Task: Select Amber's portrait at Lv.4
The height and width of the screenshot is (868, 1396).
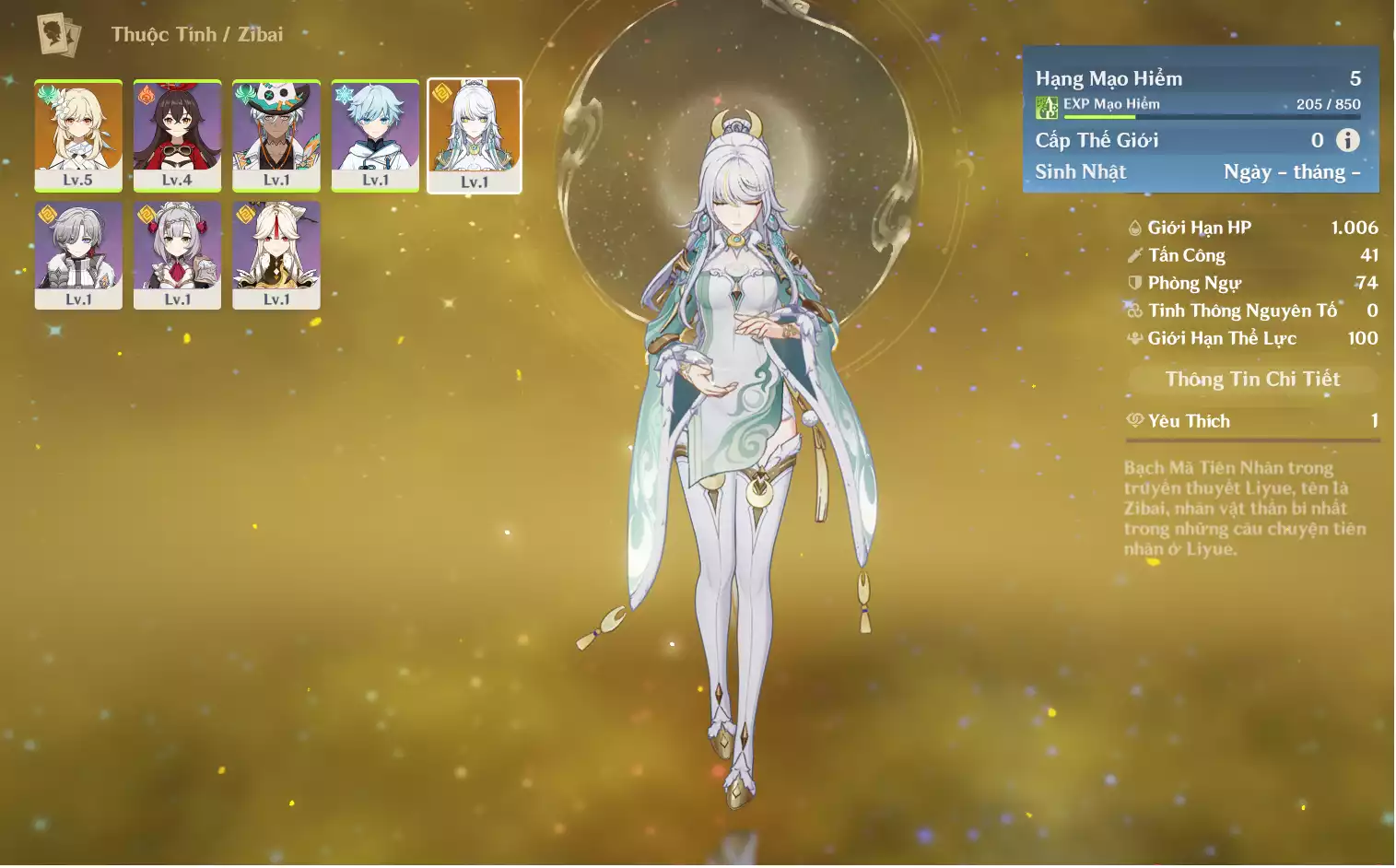Action: point(177,135)
